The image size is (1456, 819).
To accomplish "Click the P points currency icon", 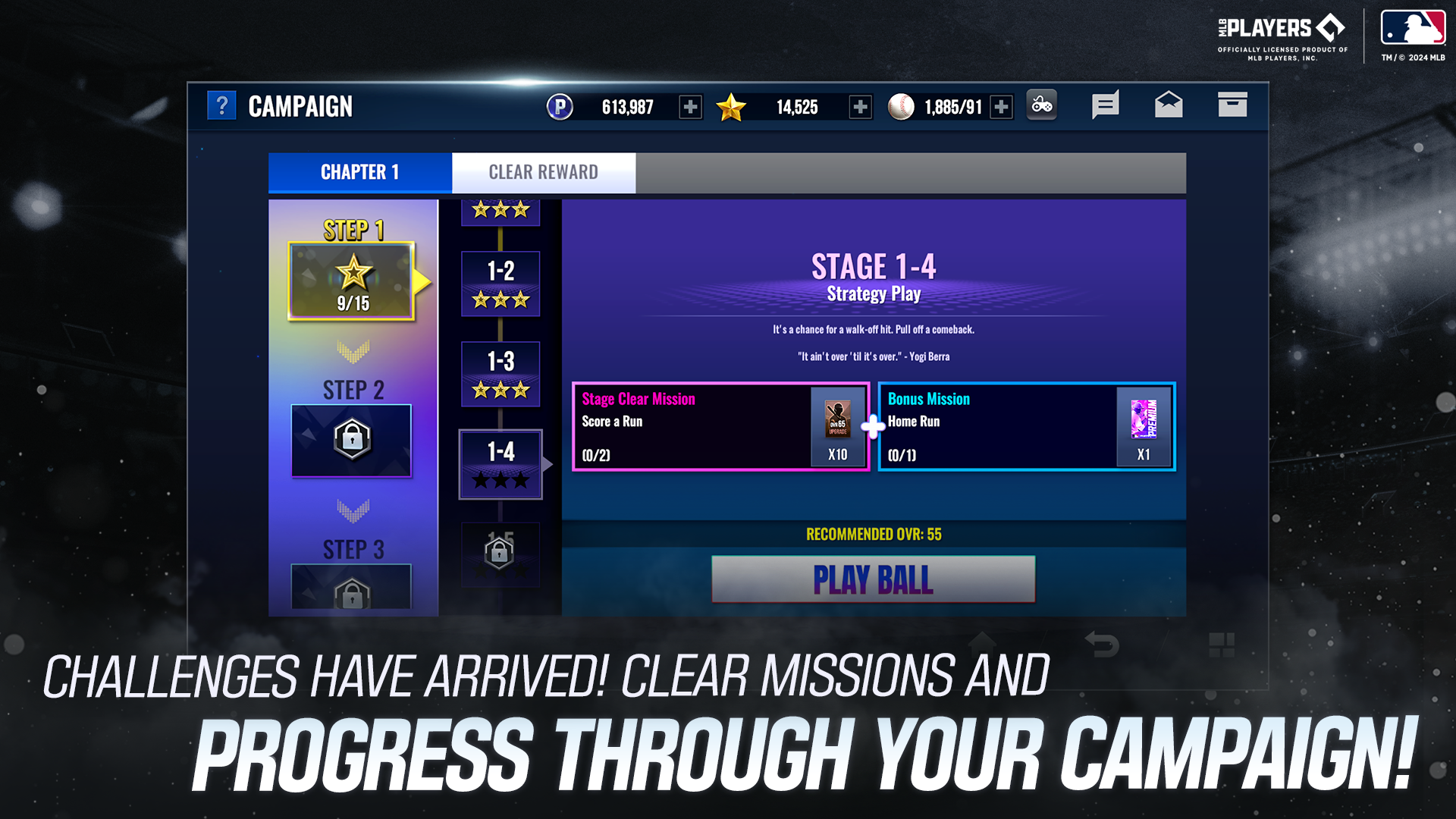I will 560,106.
